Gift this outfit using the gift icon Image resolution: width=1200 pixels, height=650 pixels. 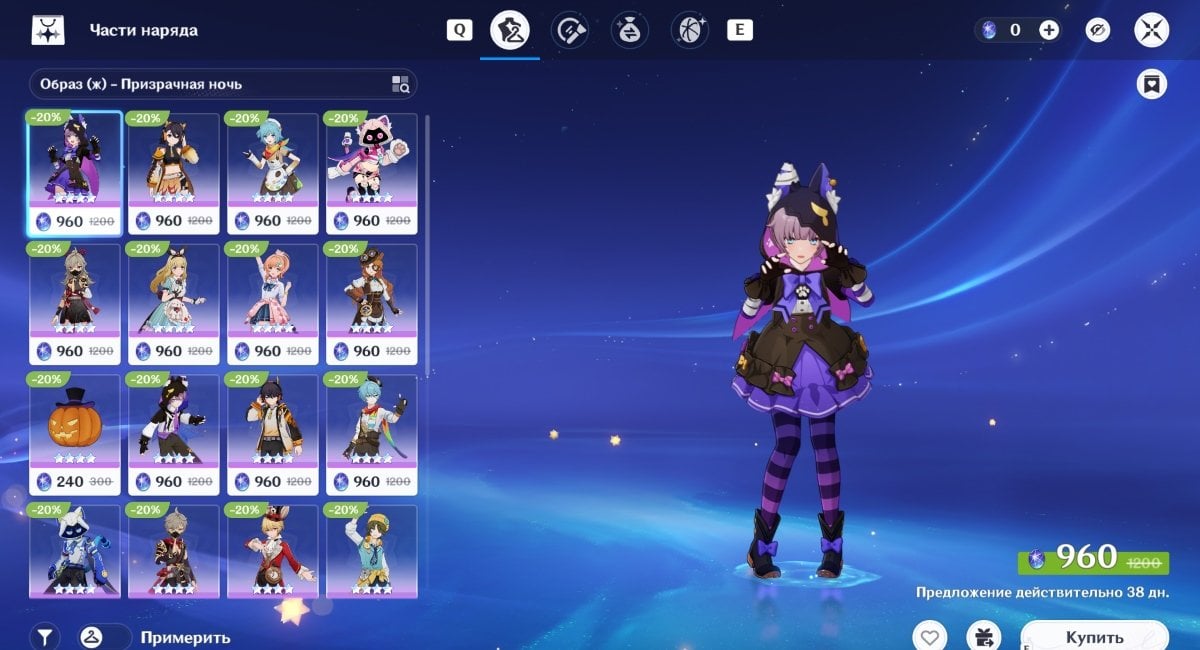pyautogui.click(x=983, y=636)
